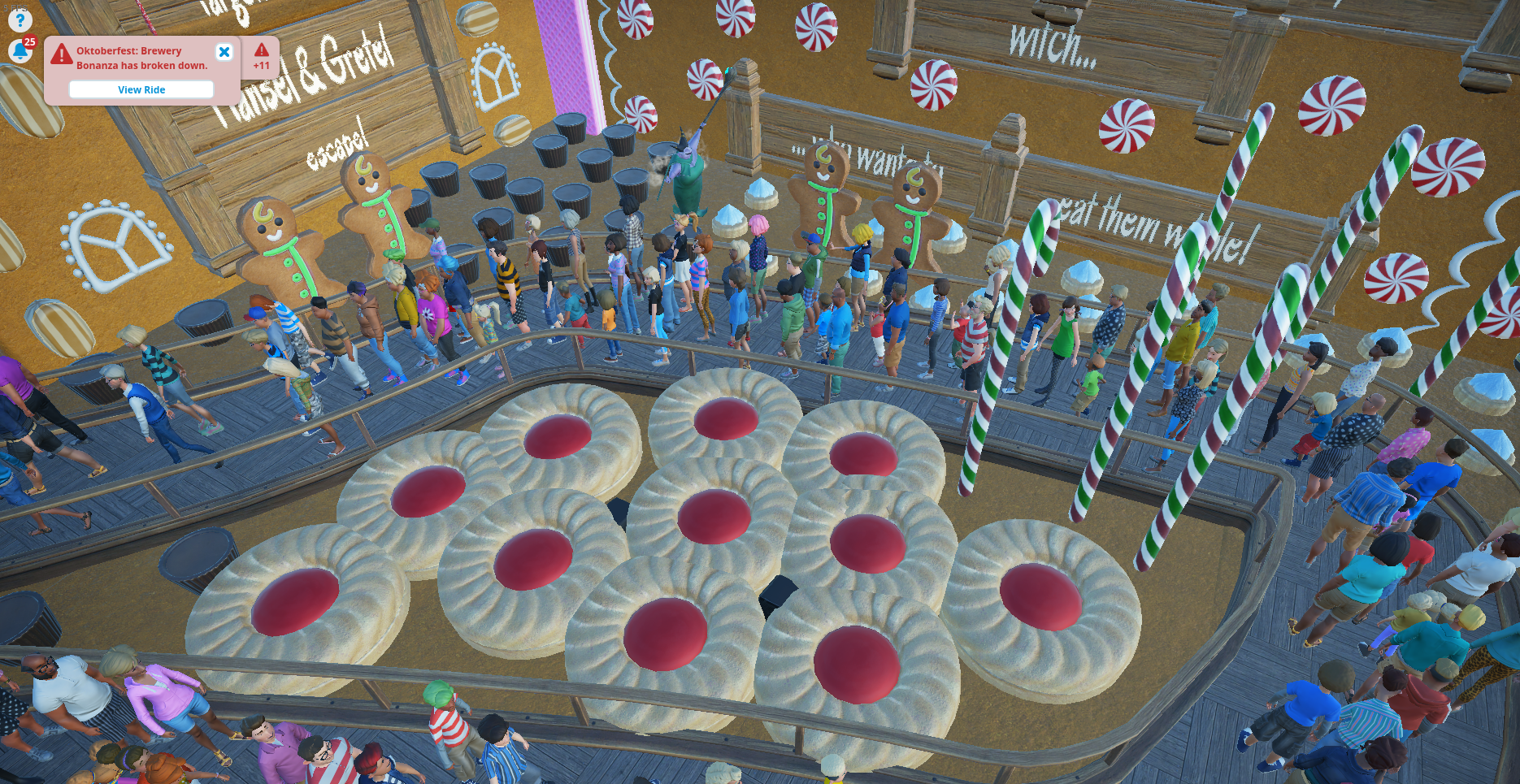The height and width of the screenshot is (784, 1520).
Task: Open the notifications bell
Action: point(20,51)
